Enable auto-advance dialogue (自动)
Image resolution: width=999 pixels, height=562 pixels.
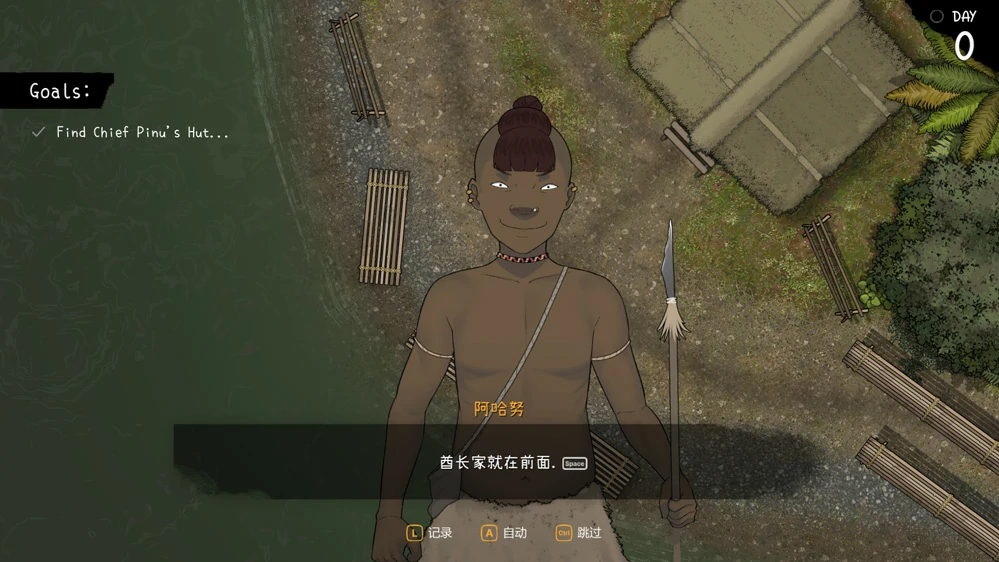504,533
